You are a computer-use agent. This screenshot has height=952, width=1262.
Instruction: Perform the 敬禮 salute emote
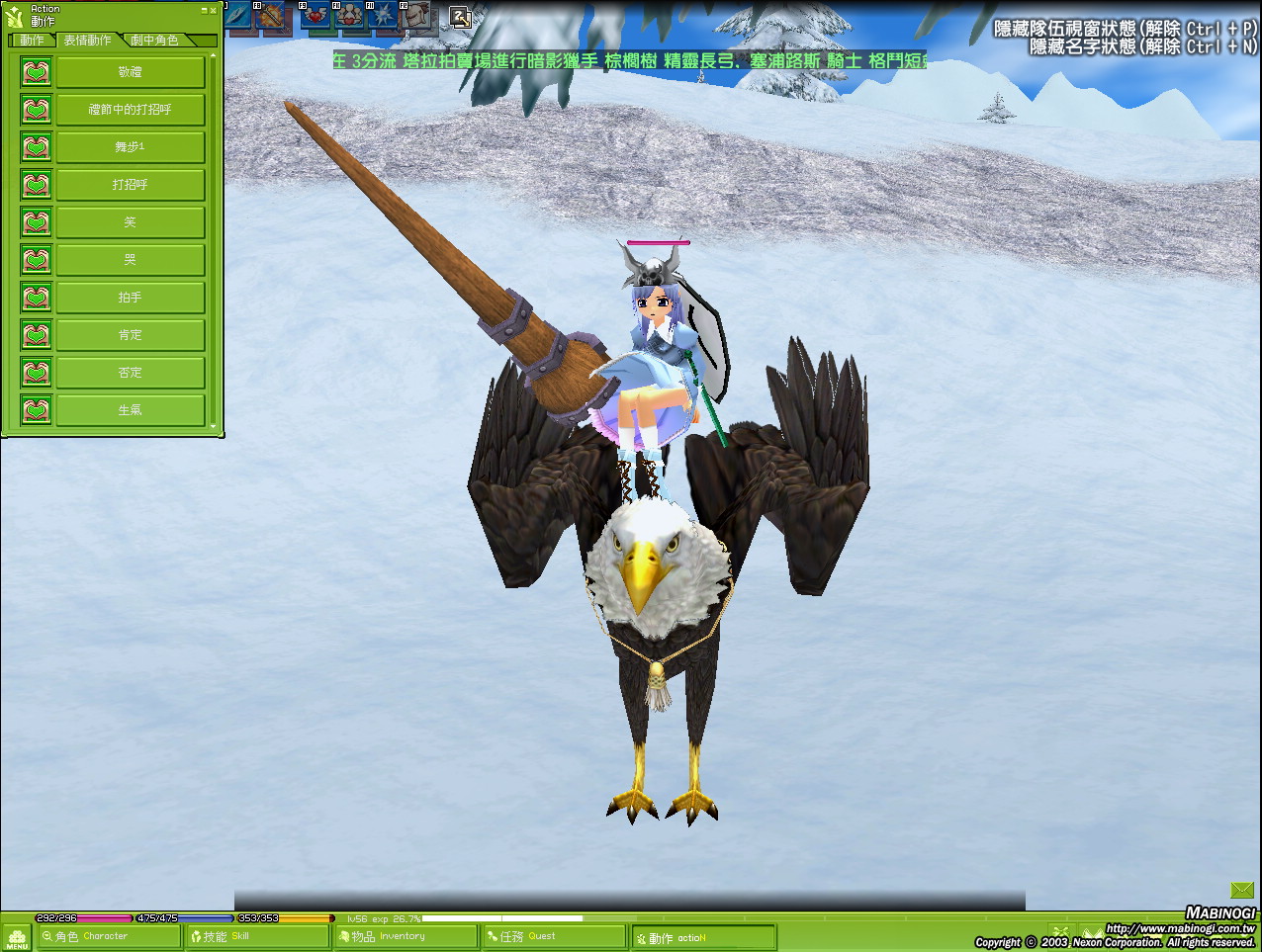click(130, 72)
